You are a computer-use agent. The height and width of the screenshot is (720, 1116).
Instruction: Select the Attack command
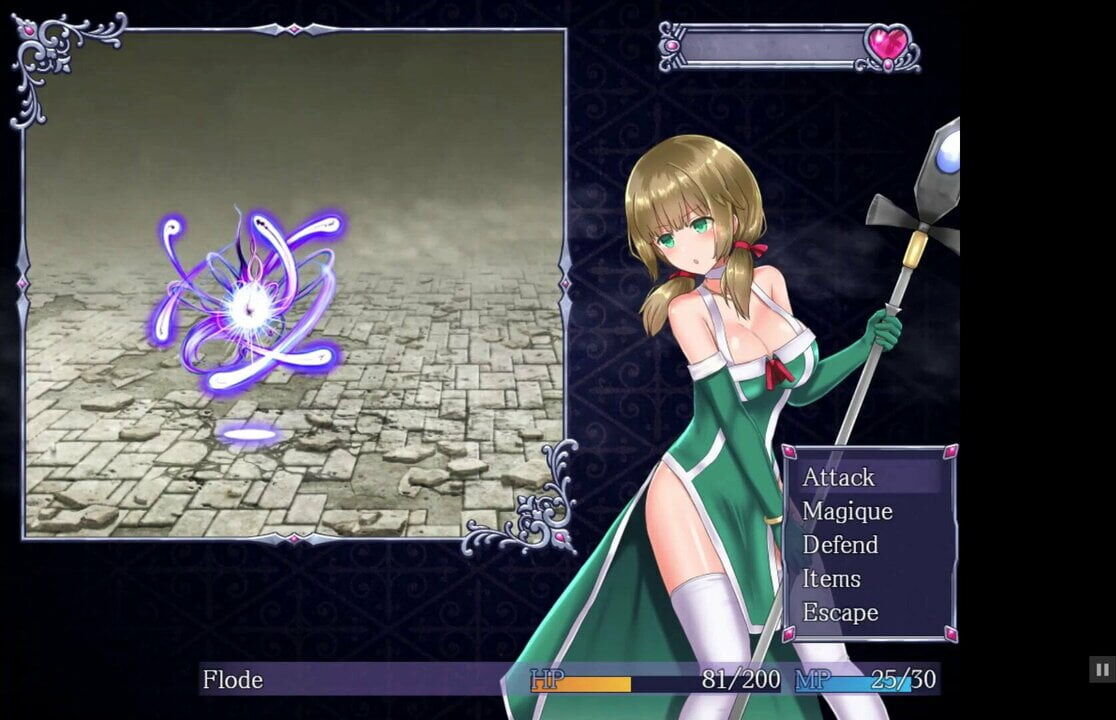pyautogui.click(x=839, y=478)
